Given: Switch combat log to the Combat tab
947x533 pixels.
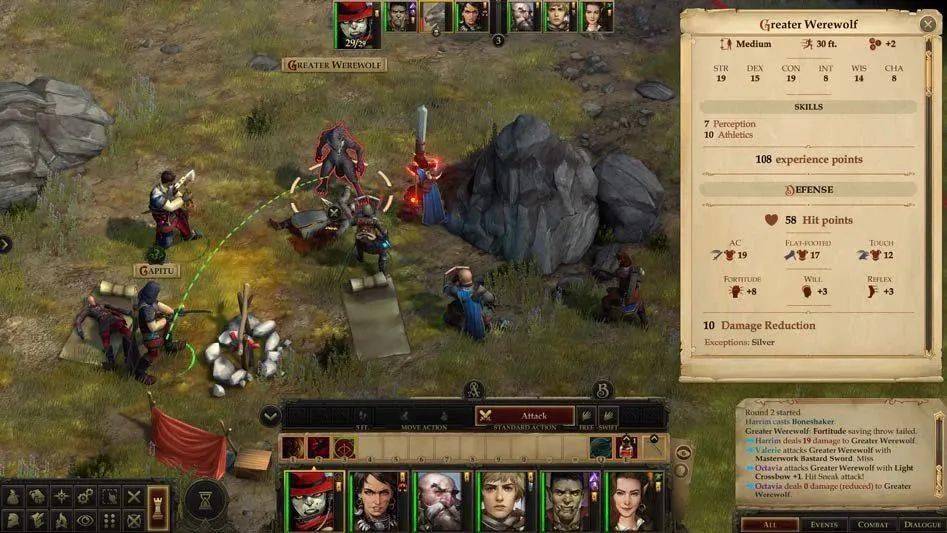Looking at the screenshot, I should 873,524.
